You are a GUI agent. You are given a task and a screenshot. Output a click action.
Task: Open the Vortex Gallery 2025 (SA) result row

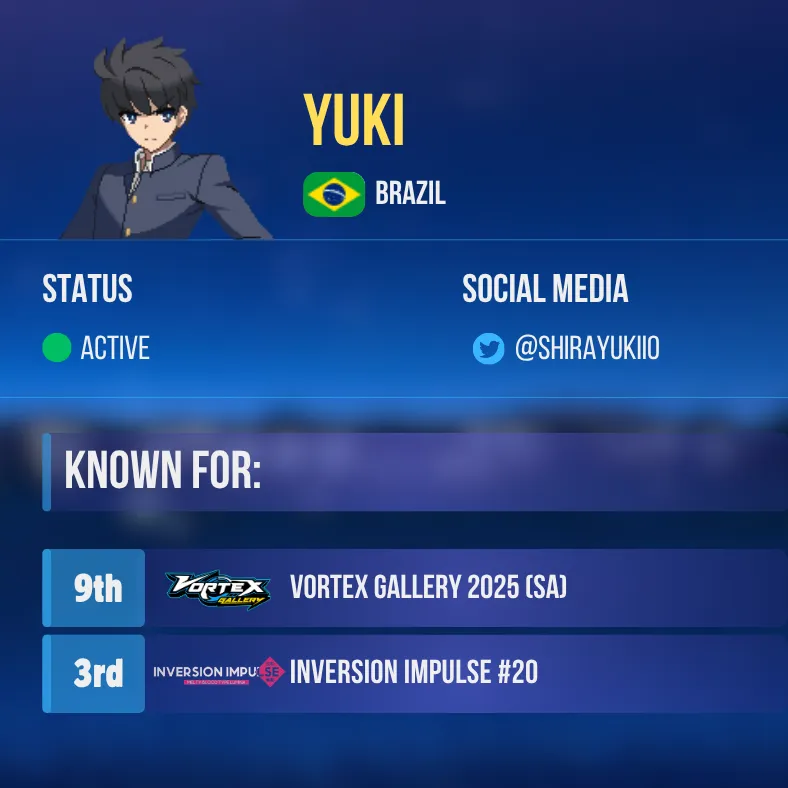tap(428, 588)
